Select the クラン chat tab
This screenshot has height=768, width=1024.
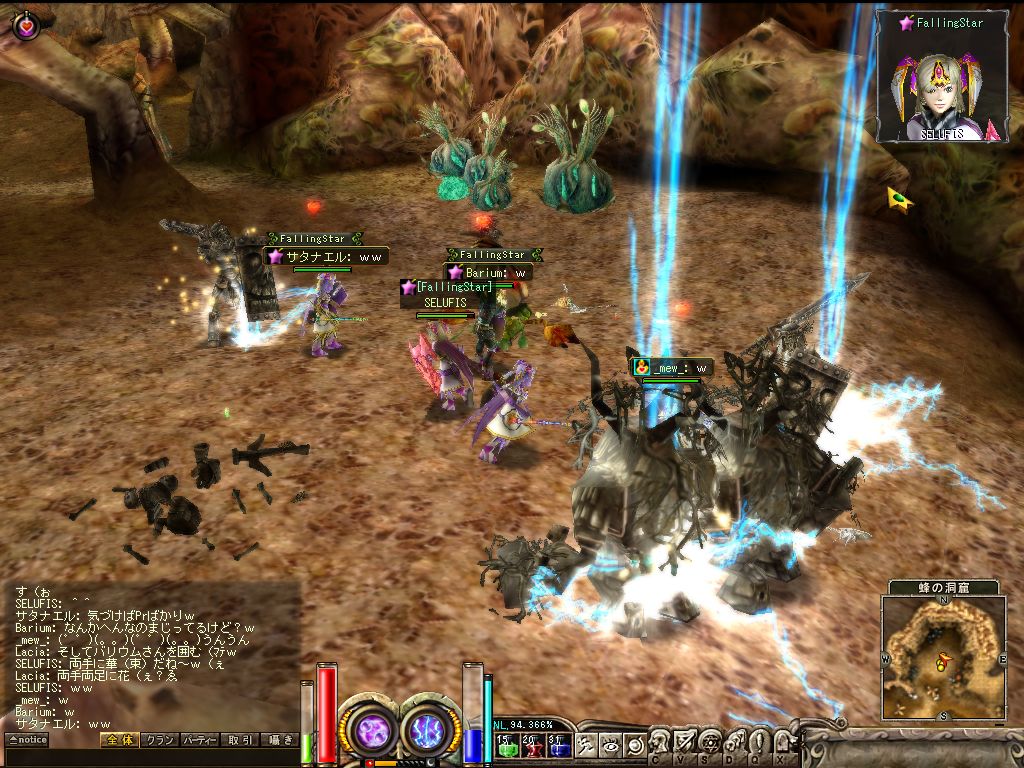(x=159, y=740)
